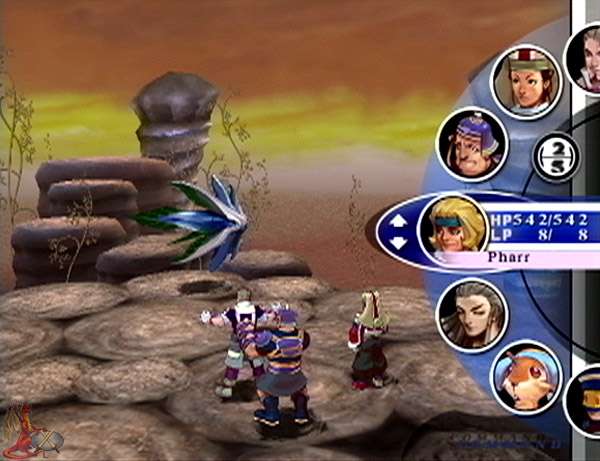Select the partially hidden top-right portrait
Viewport: 600px width, 461px height.
[x=585, y=55]
